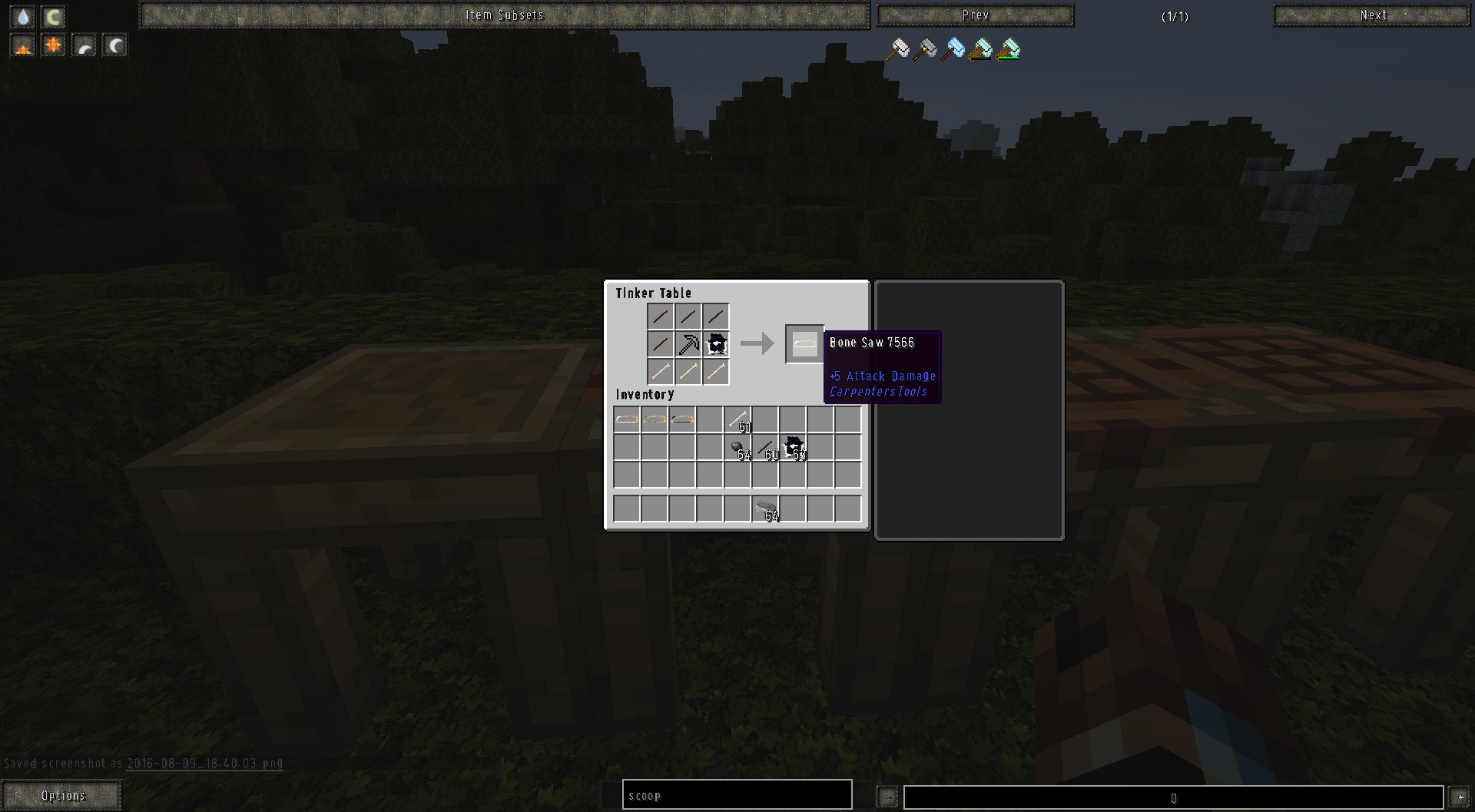1475x812 pixels.
Task: Select the rain toggle icon
Action: [x=22, y=17]
